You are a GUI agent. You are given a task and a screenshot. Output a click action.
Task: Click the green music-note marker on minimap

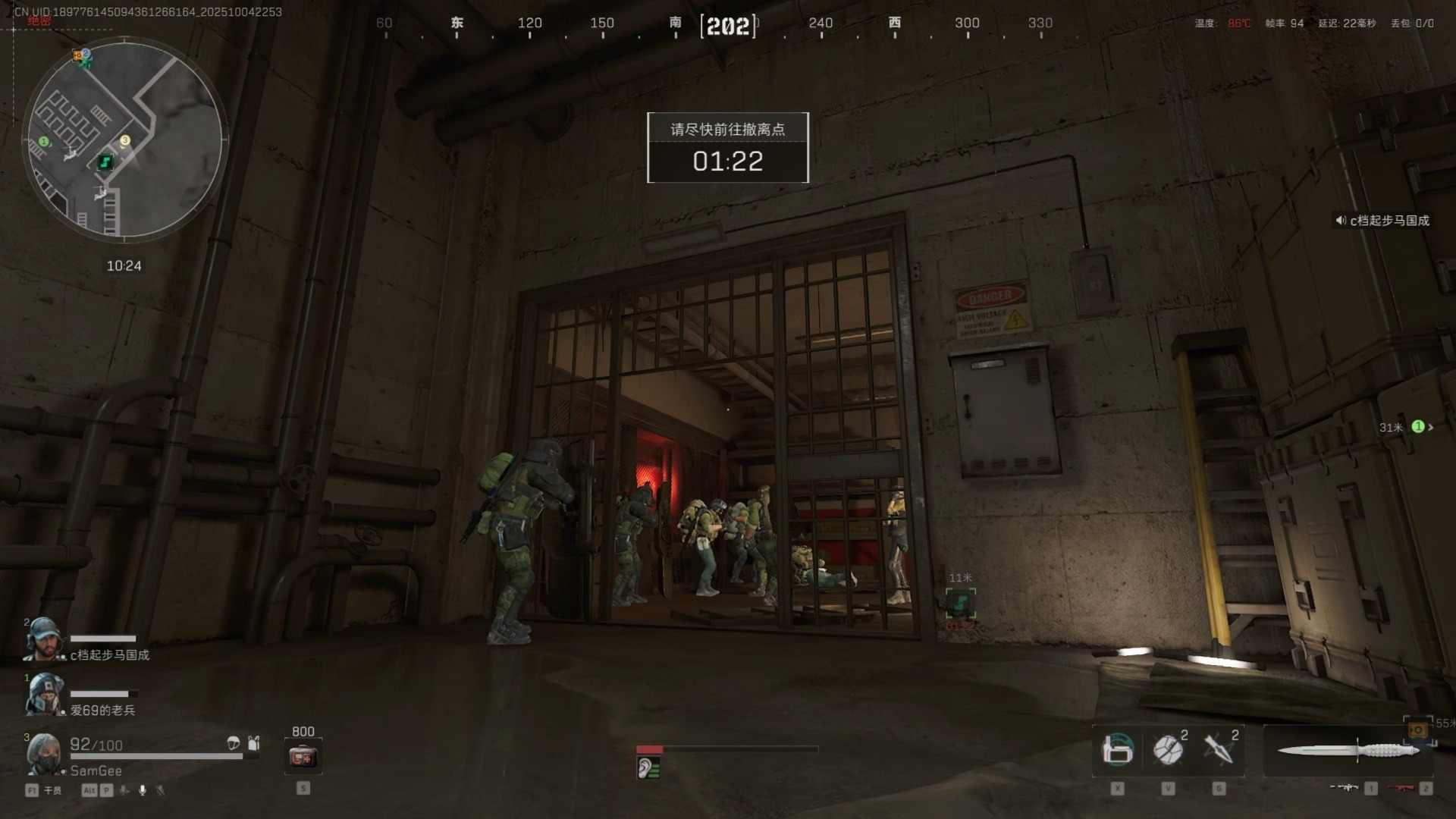[x=105, y=162]
